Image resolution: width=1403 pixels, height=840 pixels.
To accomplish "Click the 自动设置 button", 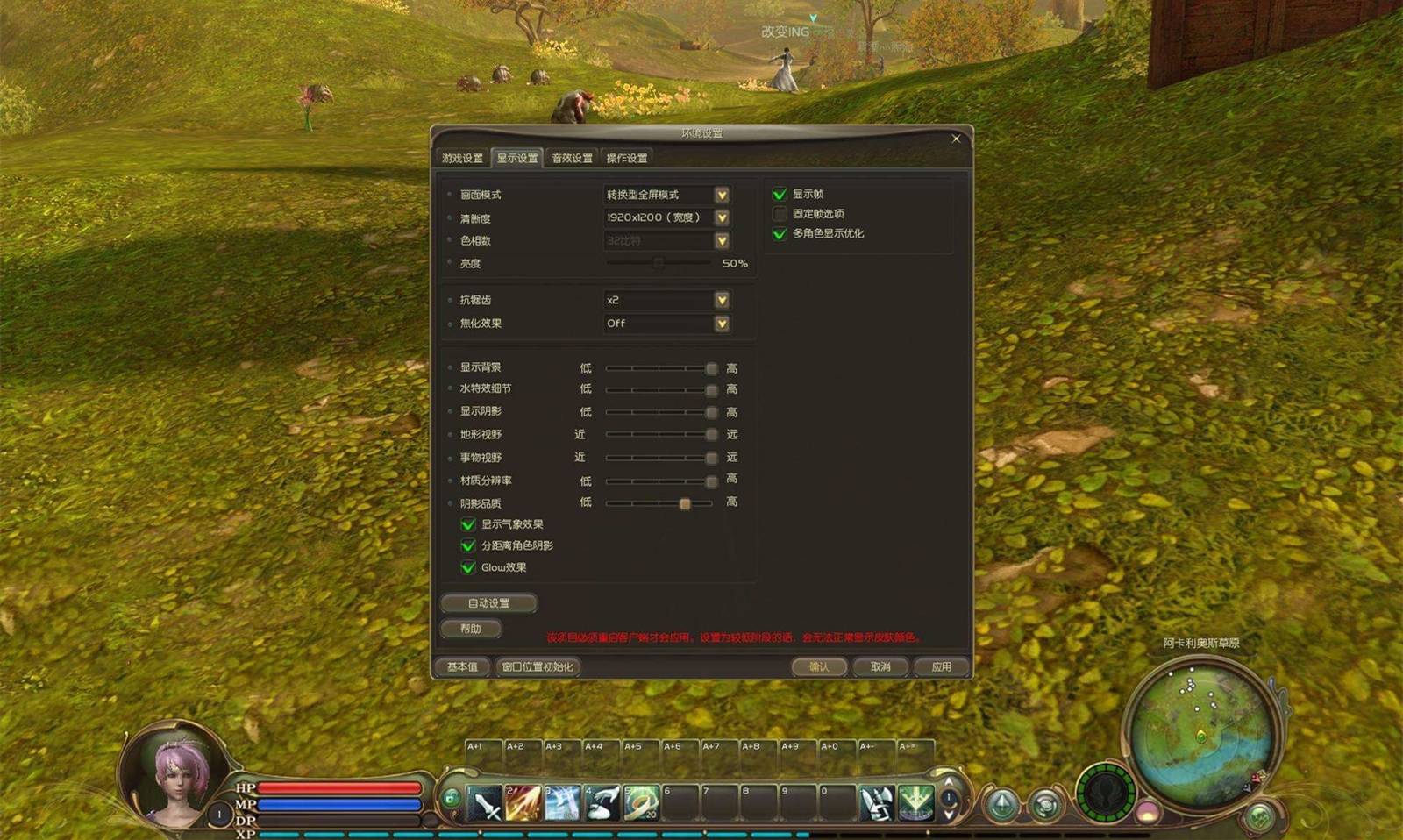I will point(488,603).
